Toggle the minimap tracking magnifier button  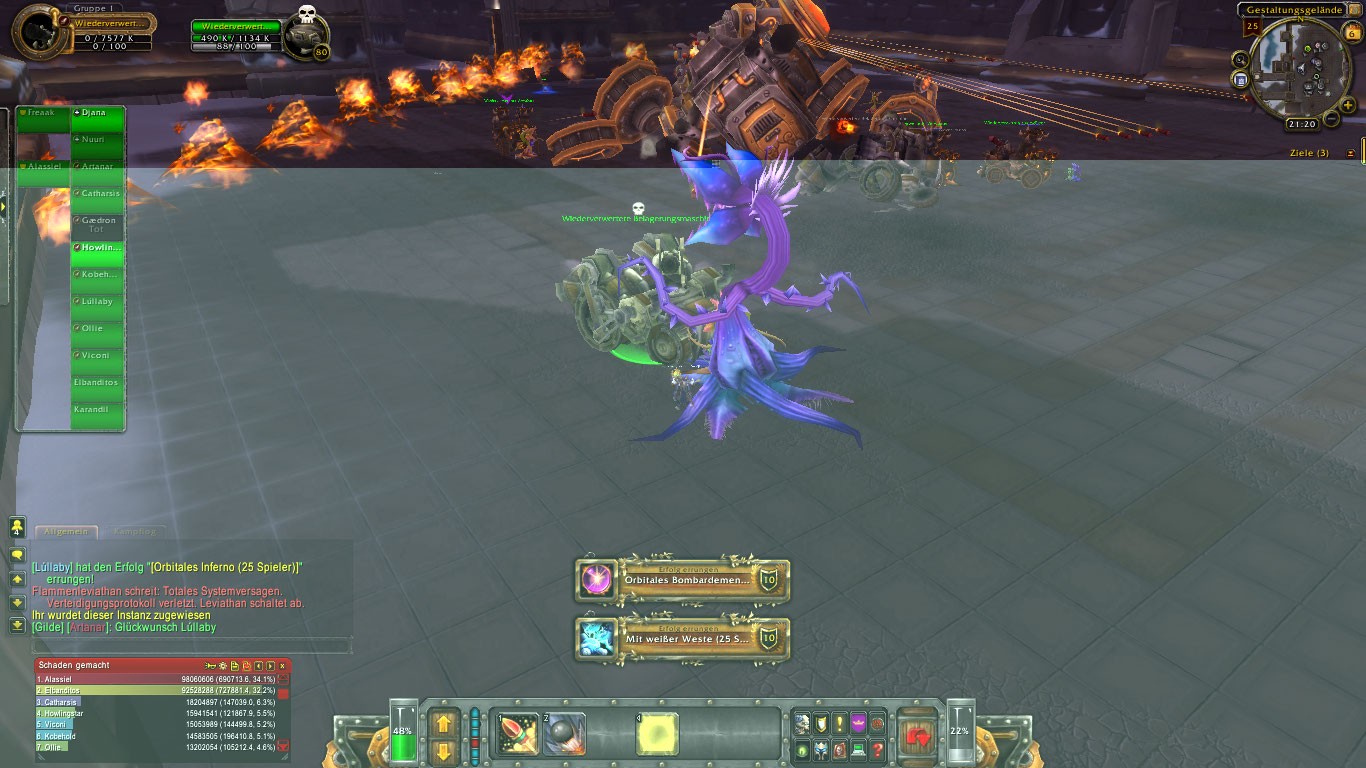tap(1241, 60)
